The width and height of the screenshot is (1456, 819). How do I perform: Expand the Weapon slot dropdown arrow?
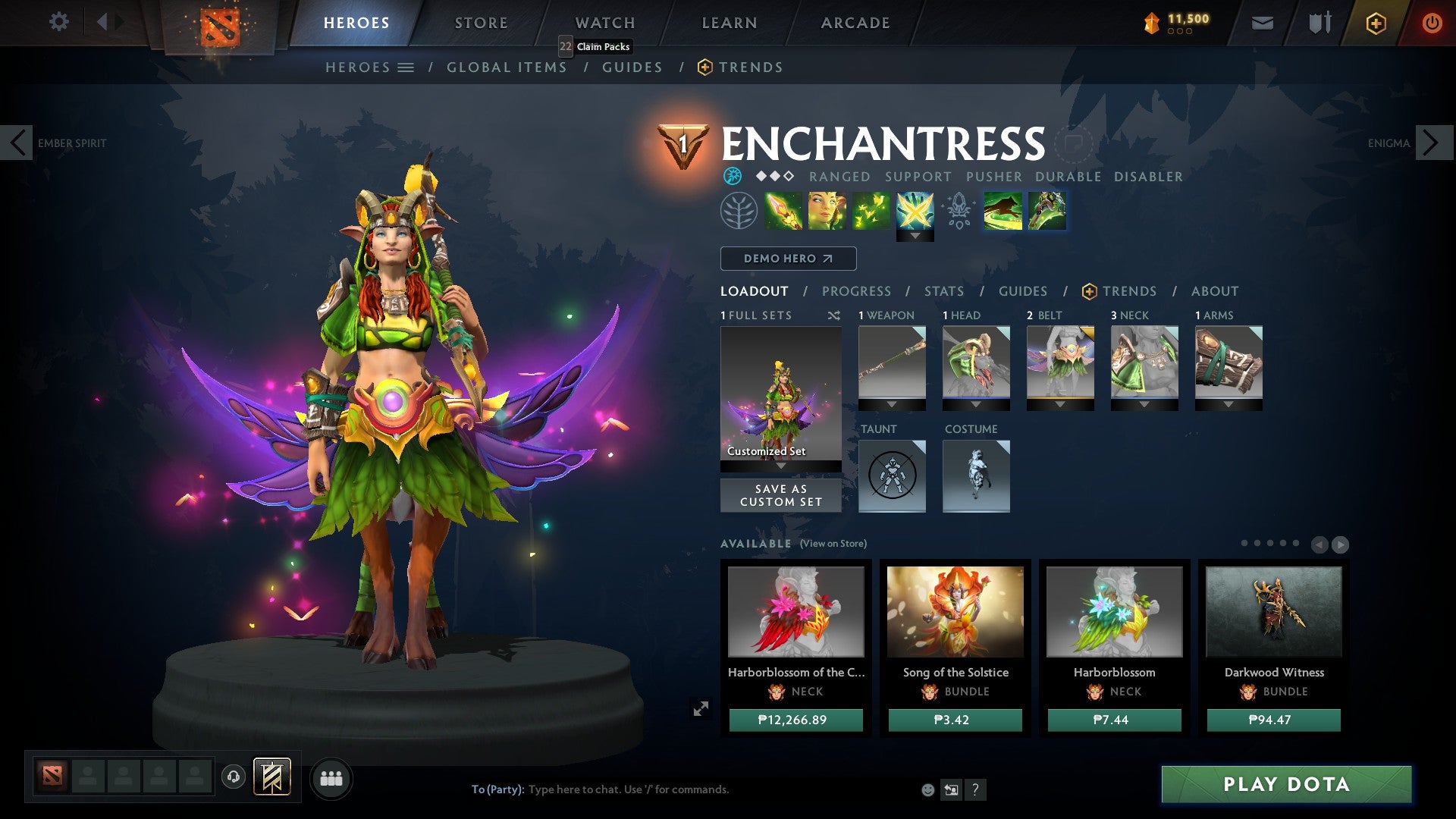pyautogui.click(x=891, y=404)
